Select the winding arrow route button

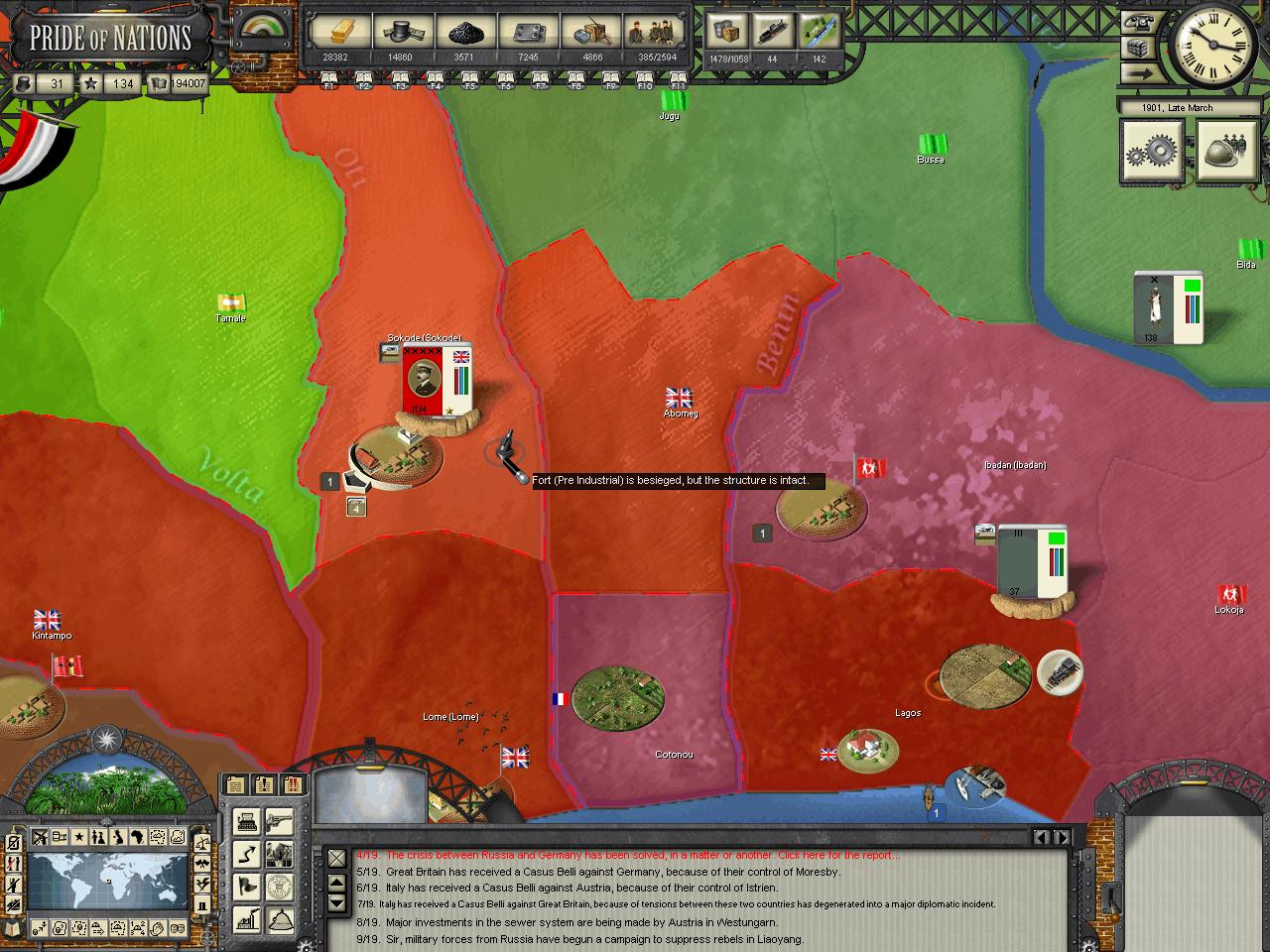[x=247, y=854]
